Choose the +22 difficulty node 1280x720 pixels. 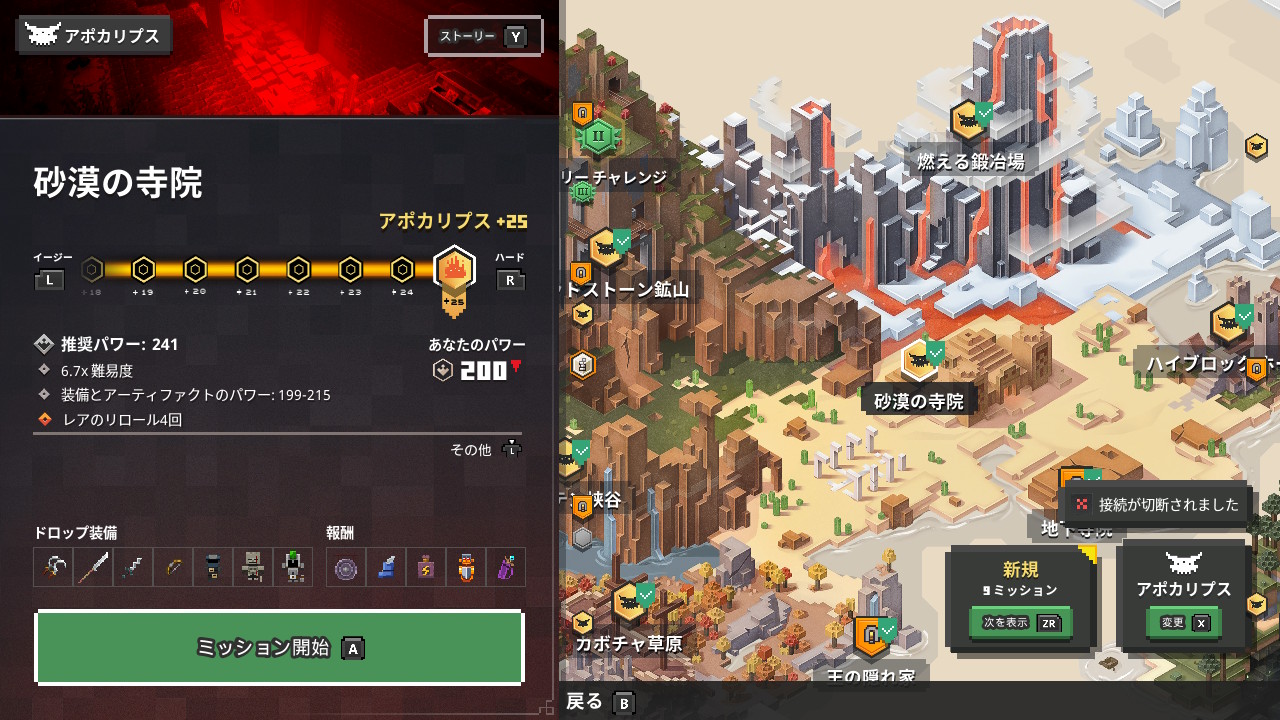click(298, 269)
